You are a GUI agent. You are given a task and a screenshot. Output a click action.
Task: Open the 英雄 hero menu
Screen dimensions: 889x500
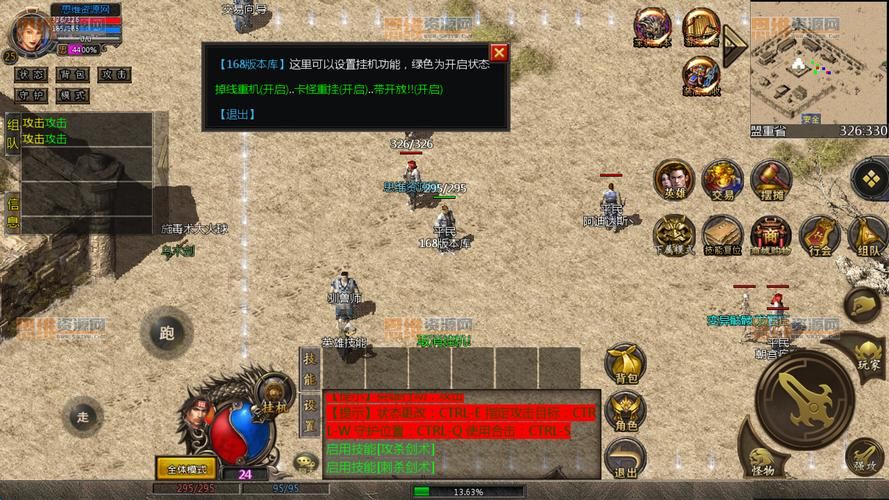coord(674,181)
